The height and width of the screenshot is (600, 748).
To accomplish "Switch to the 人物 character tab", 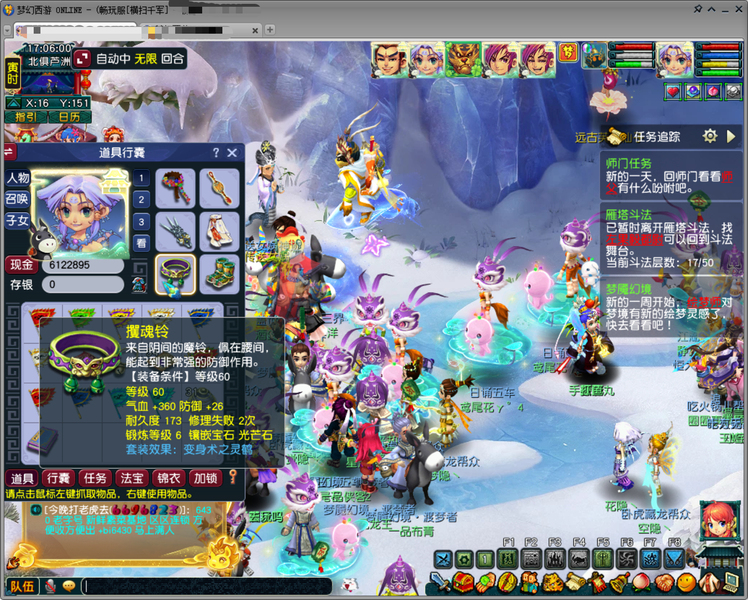I will click(18, 178).
